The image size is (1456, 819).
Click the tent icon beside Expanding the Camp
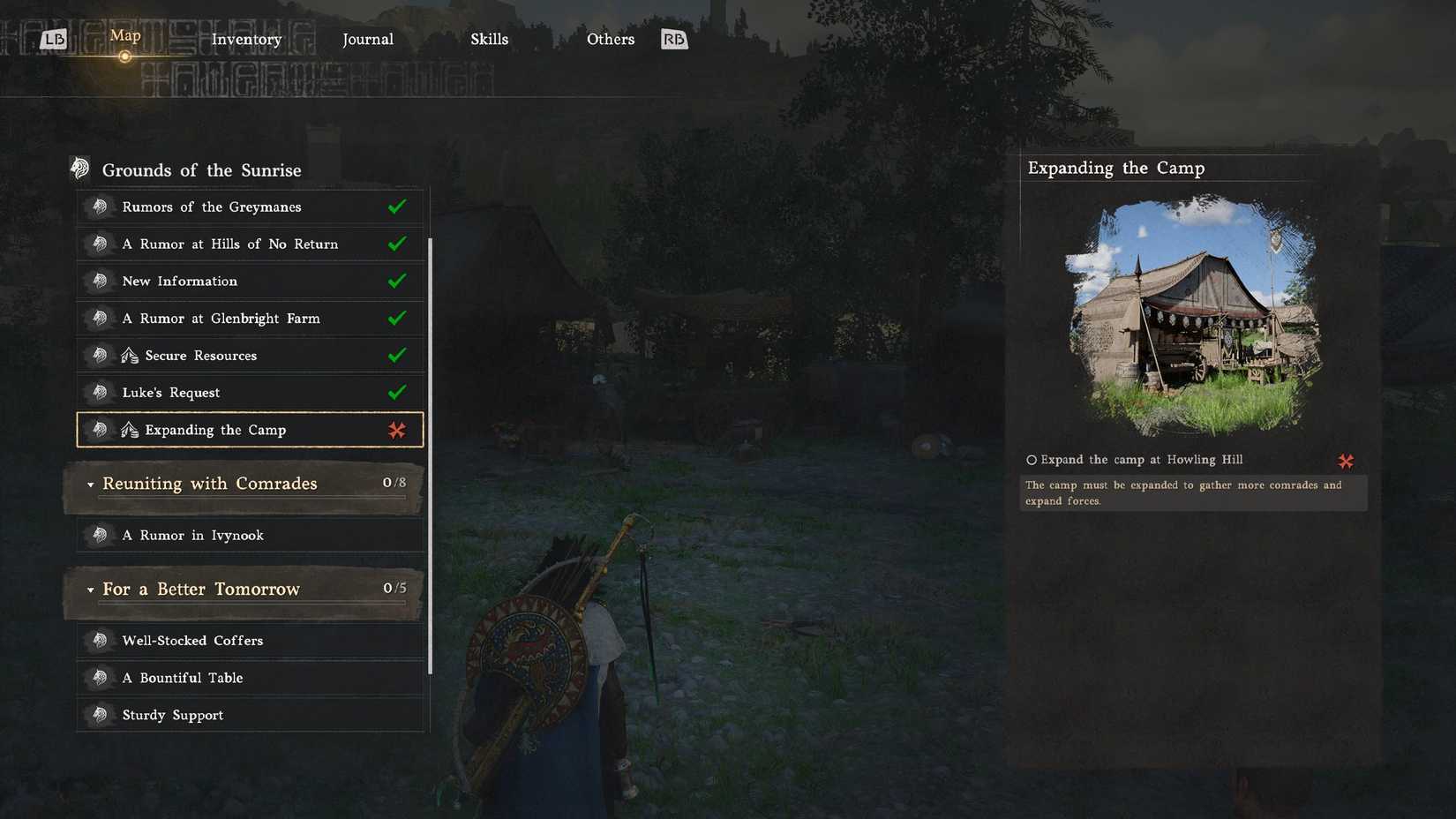click(x=129, y=430)
